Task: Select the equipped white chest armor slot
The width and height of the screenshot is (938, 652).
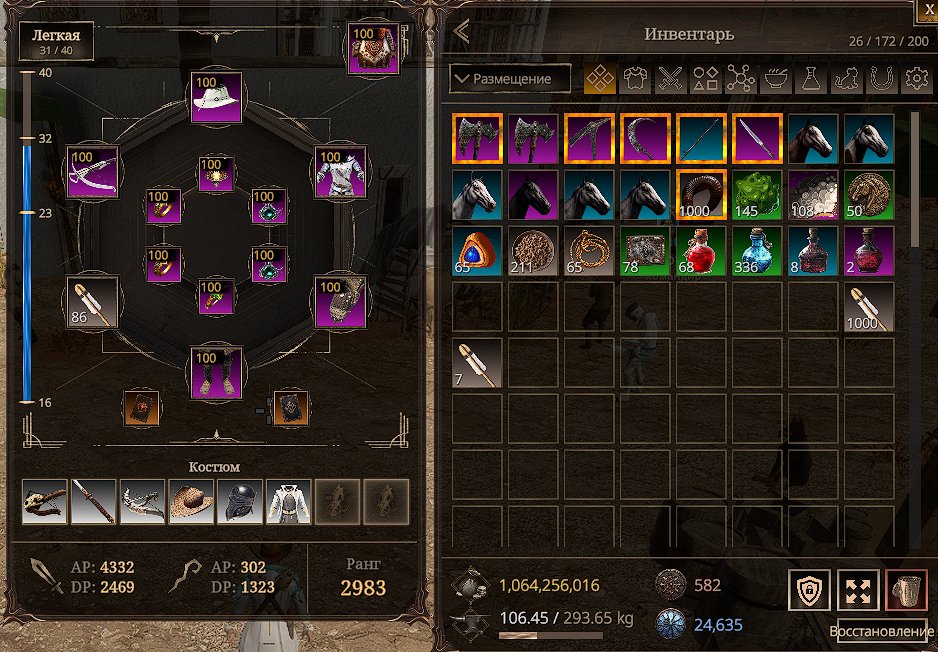Action: 342,172
